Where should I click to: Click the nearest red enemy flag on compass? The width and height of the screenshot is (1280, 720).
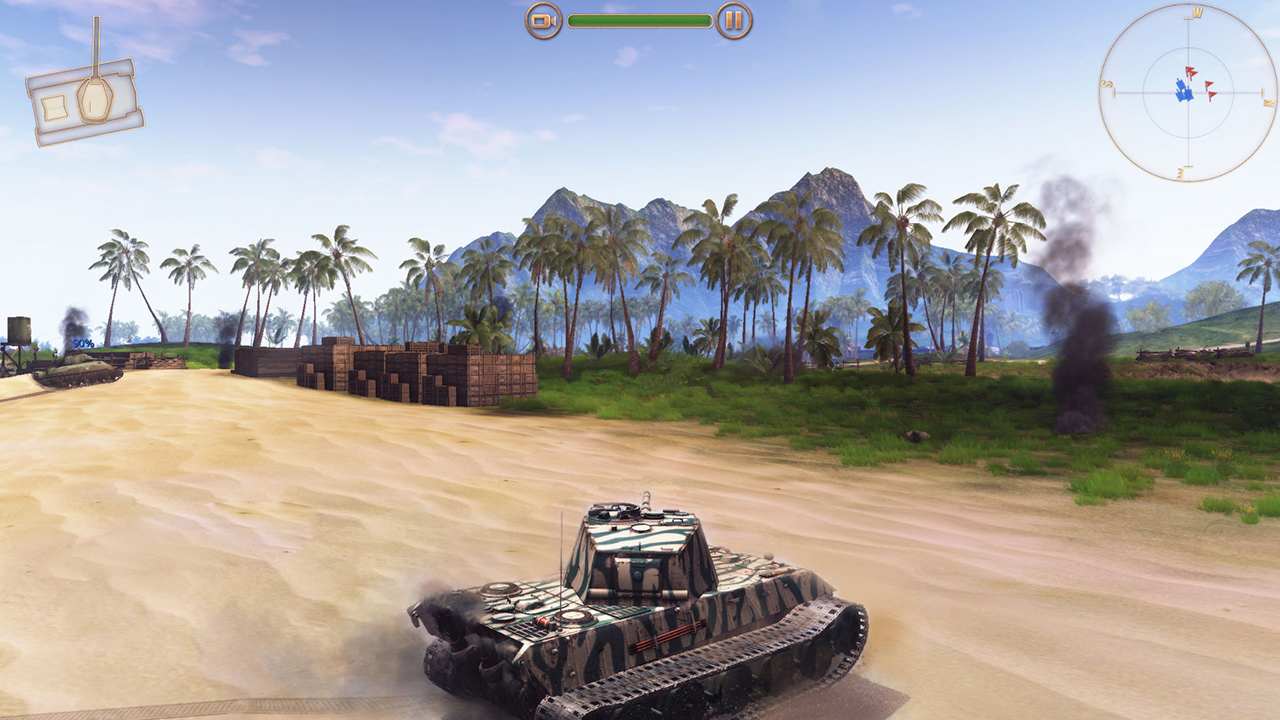pos(1190,72)
